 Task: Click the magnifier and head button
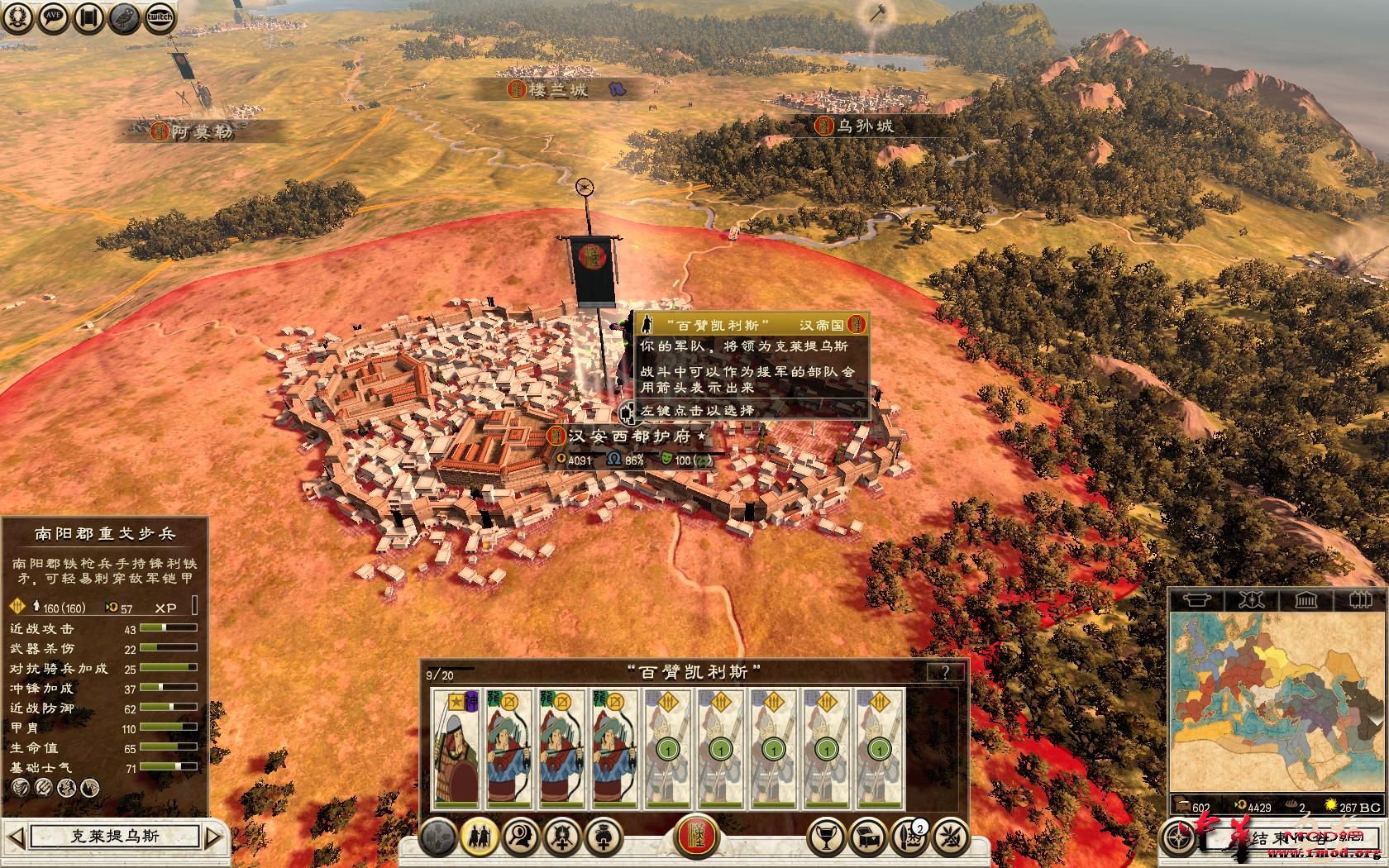tap(520, 837)
